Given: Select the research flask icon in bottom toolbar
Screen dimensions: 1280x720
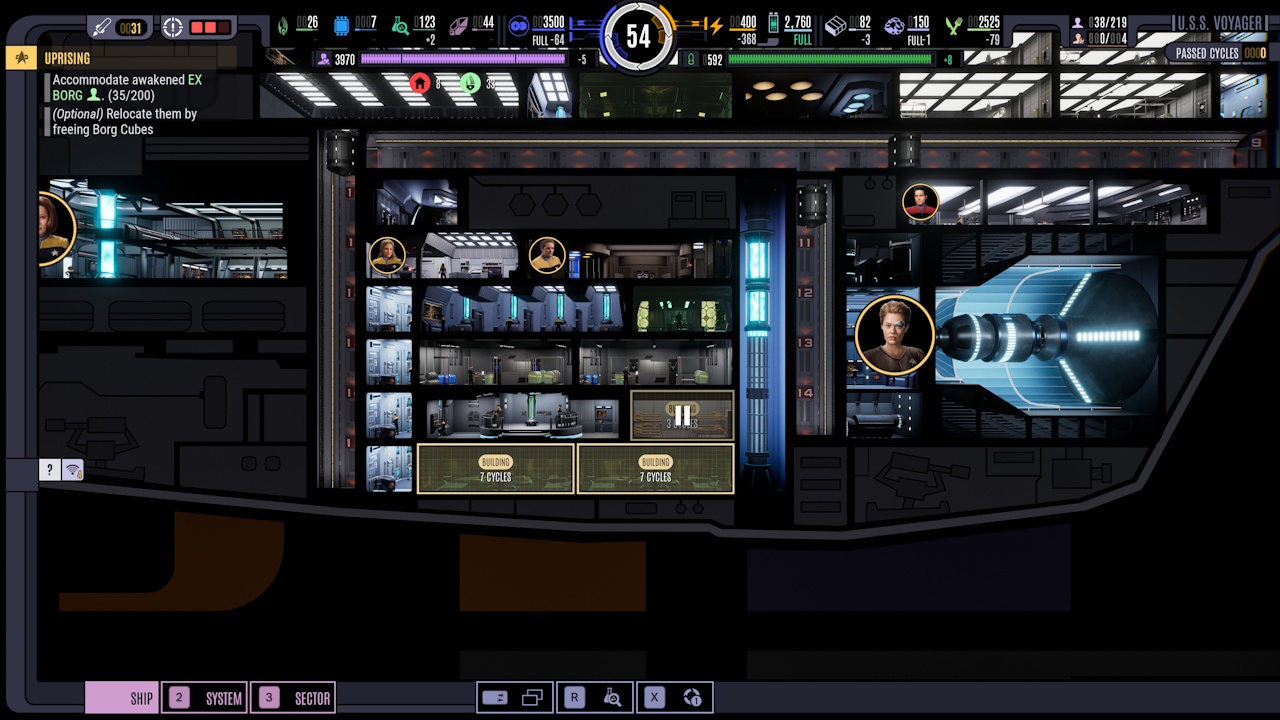Looking at the screenshot, I should click(x=613, y=697).
